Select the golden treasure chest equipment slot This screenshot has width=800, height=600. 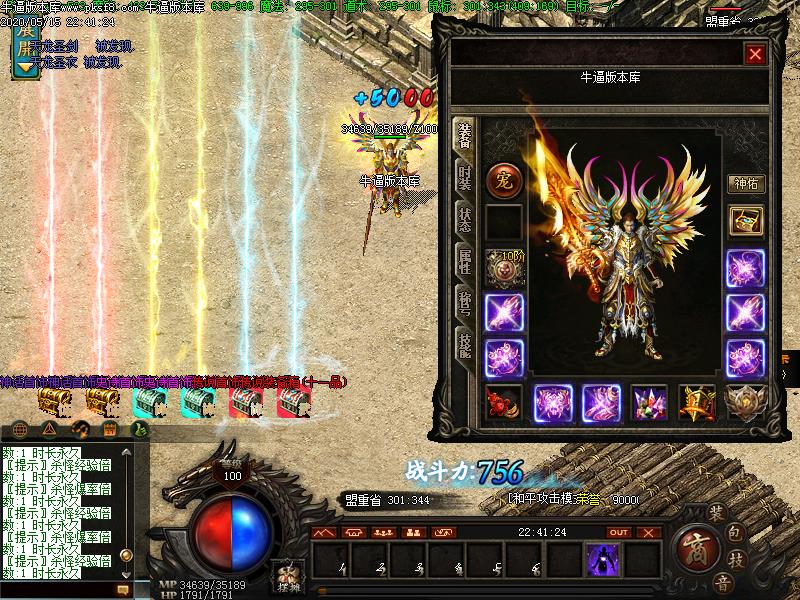point(745,222)
